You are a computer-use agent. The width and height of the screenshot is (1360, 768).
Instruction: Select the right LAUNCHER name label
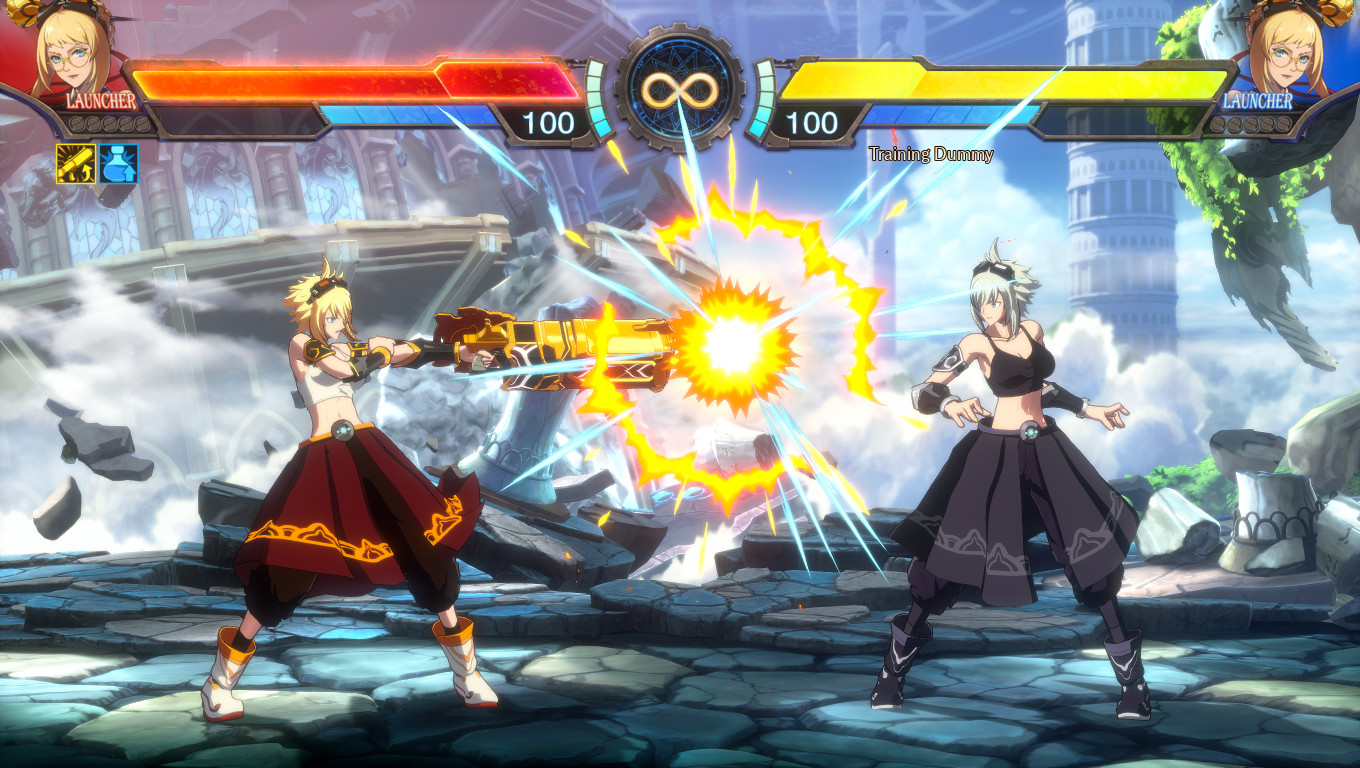[x=1258, y=100]
